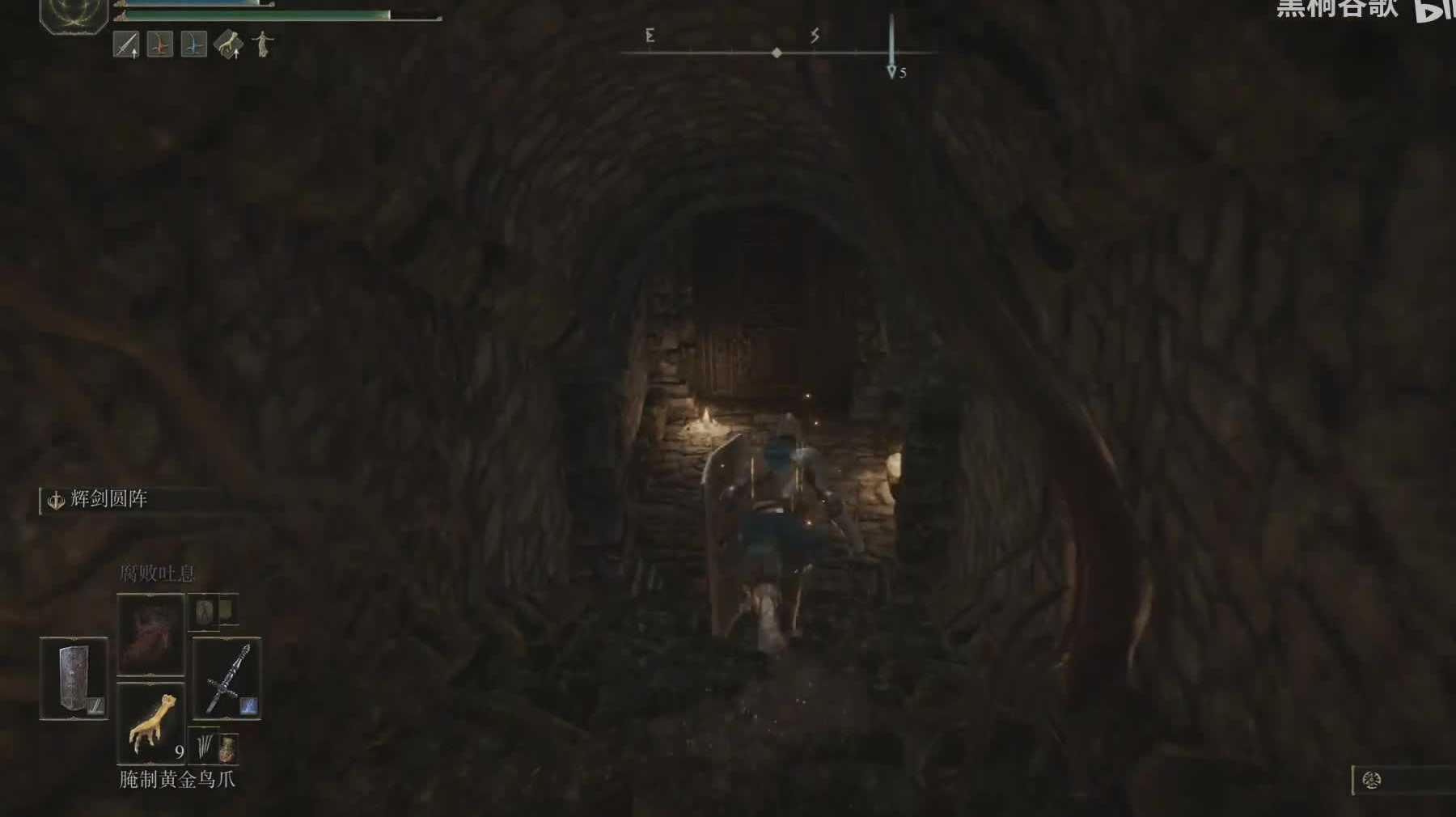Select the arrow bundle quick slot
This screenshot has height=817, width=1456.
click(204, 746)
